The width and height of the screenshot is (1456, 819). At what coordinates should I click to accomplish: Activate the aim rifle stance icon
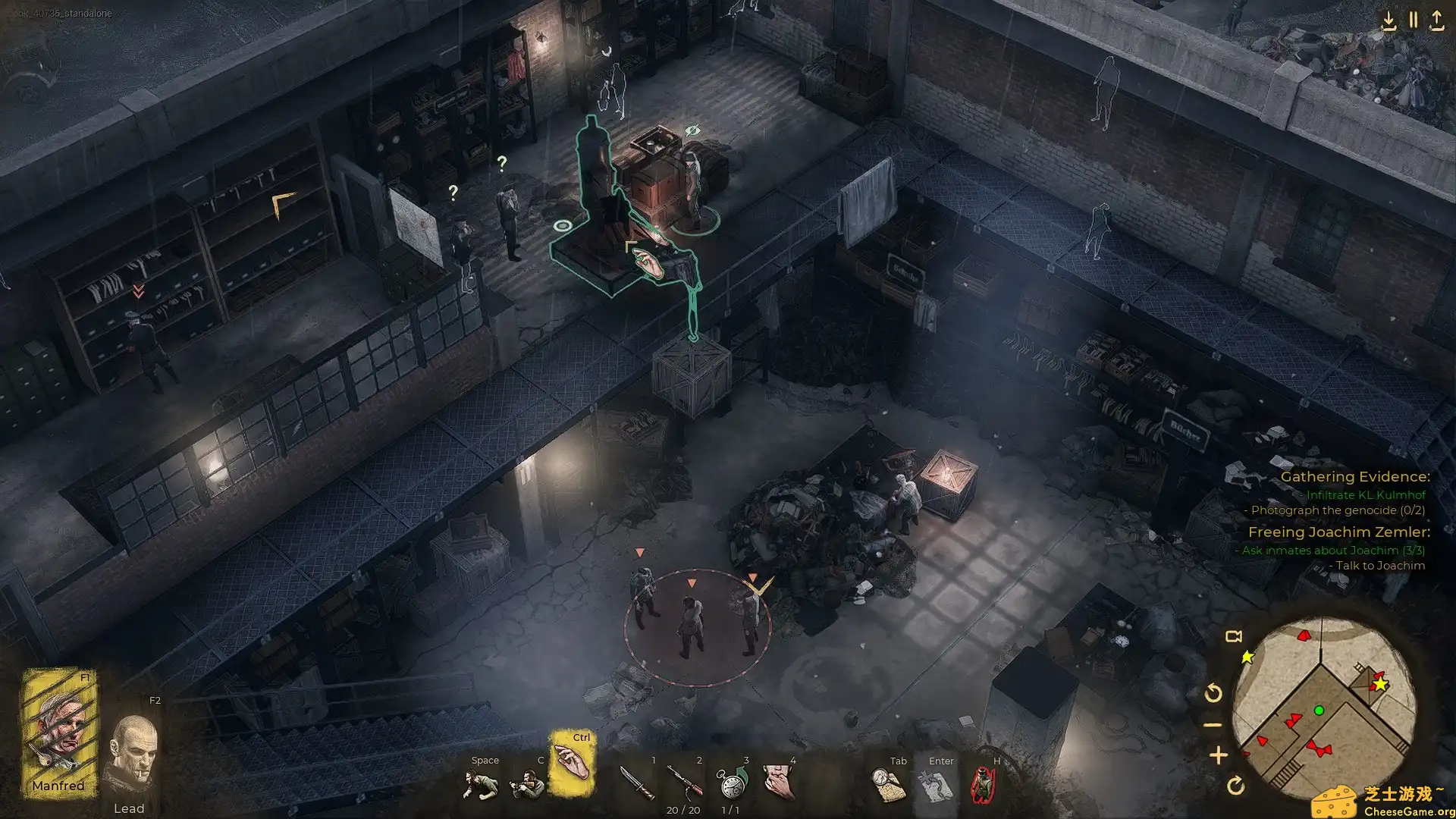(x=526, y=785)
